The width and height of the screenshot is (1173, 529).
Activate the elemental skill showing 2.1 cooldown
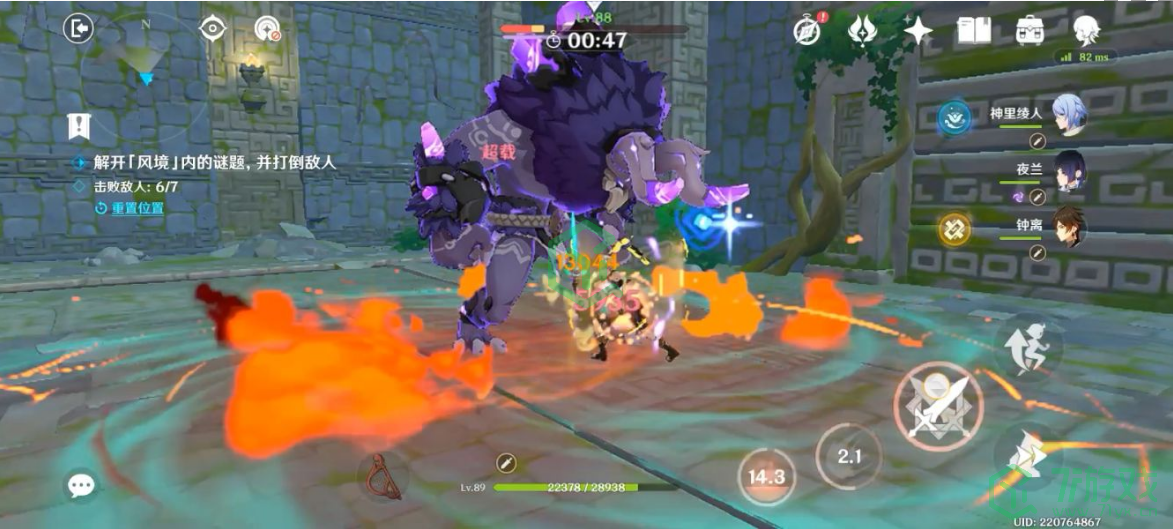pos(848,457)
